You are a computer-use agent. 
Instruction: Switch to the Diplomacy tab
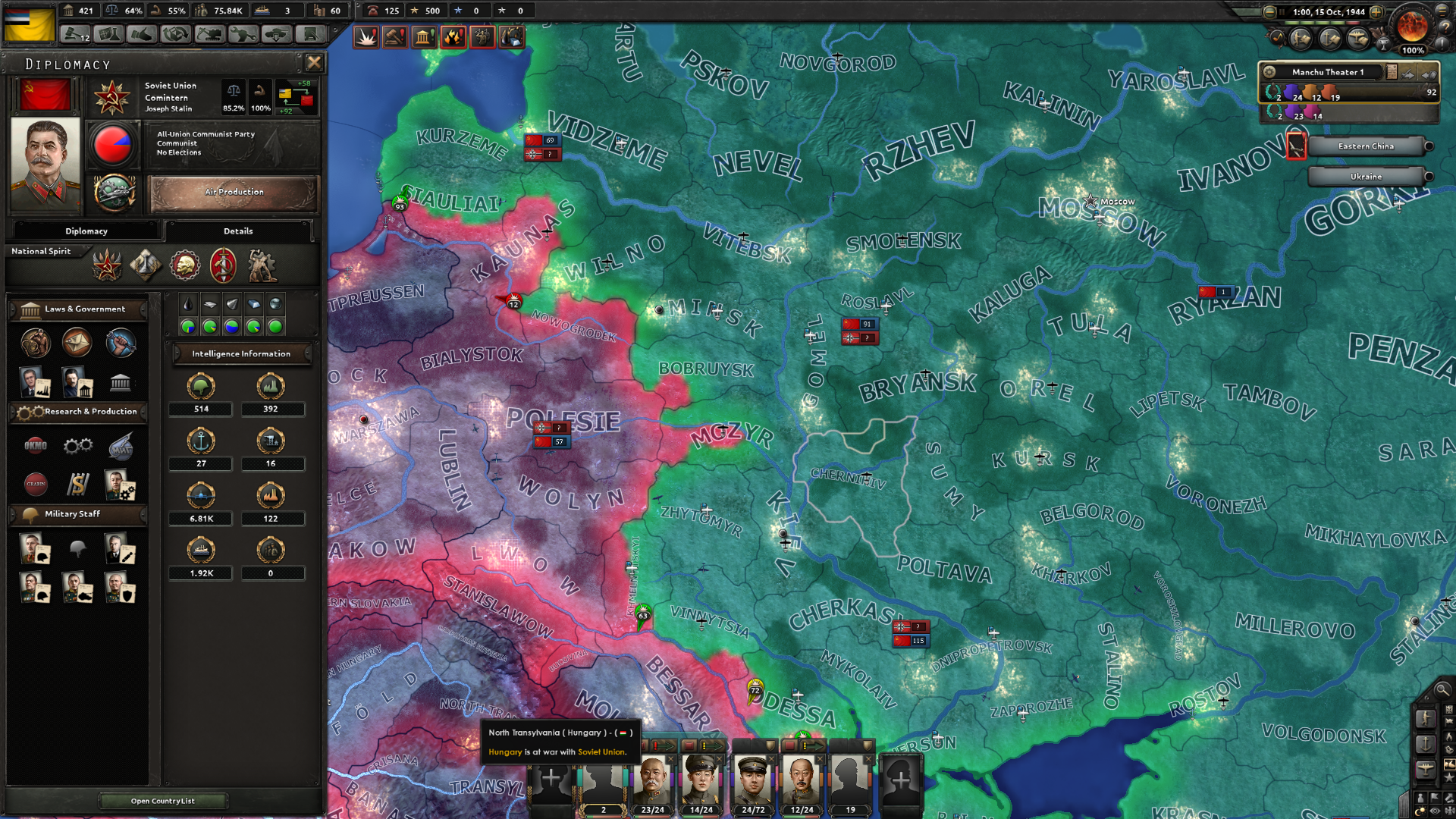coord(86,231)
